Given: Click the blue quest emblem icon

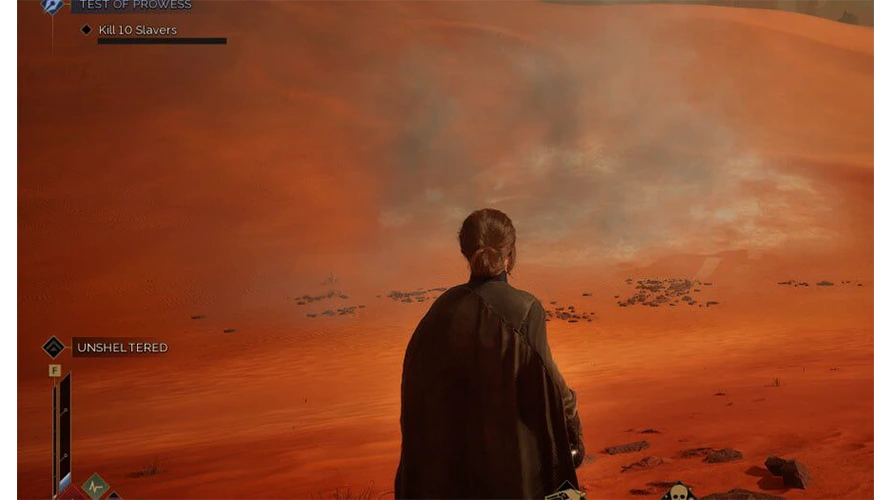Looking at the screenshot, I should [x=52, y=5].
